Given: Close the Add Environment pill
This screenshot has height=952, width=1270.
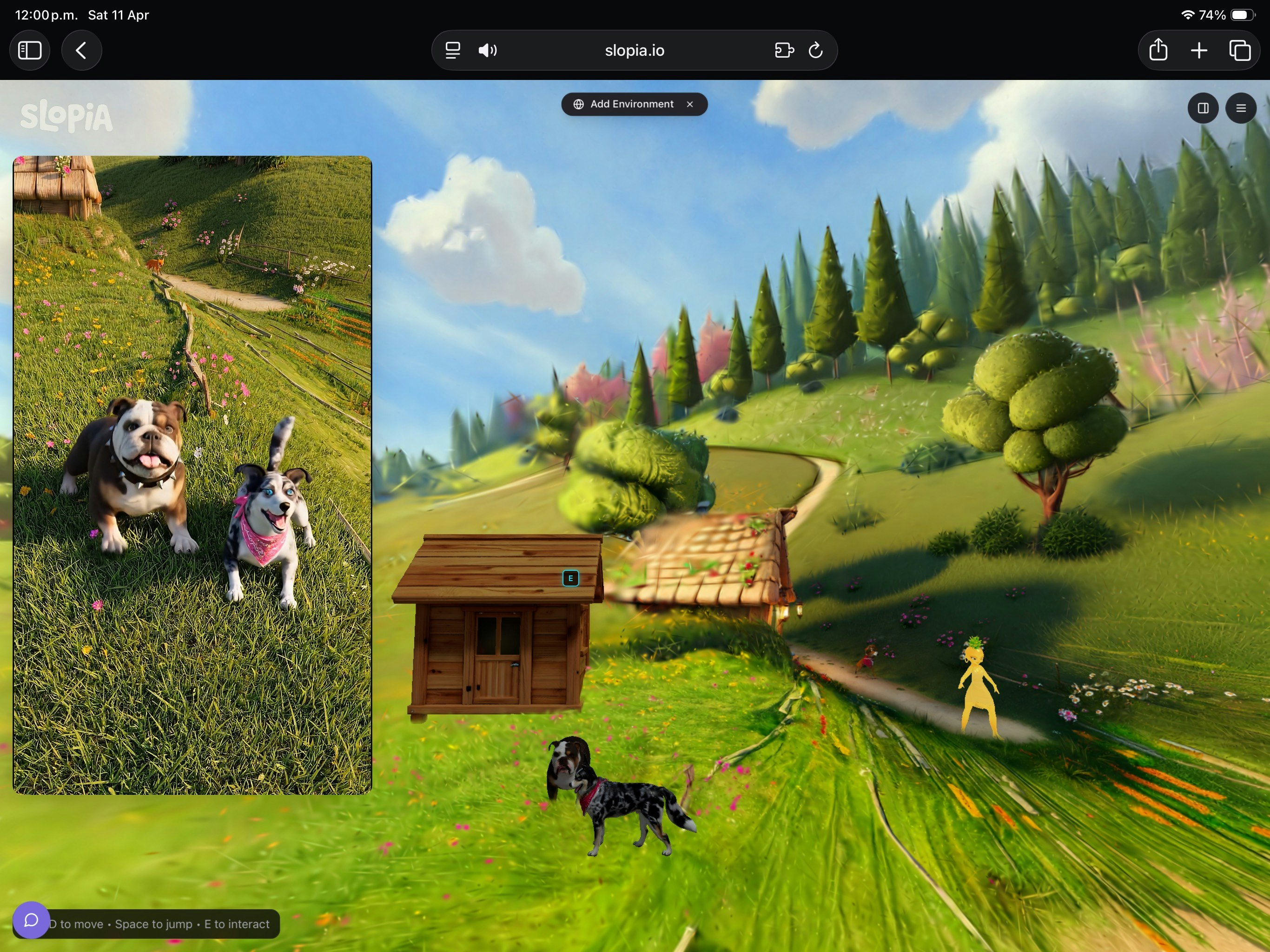Looking at the screenshot, I should coord(690,104).
